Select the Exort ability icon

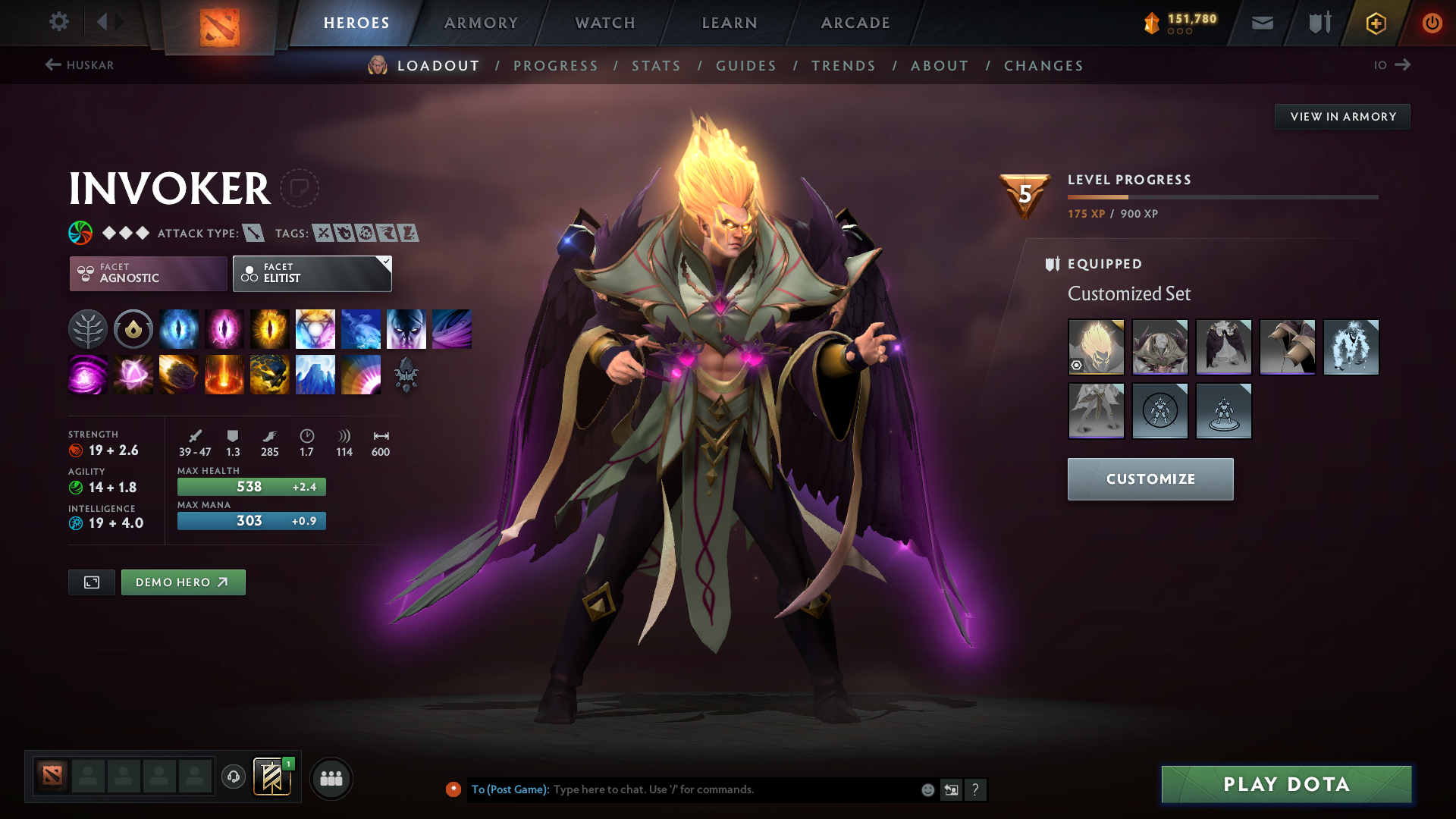[x=270, y=328]
